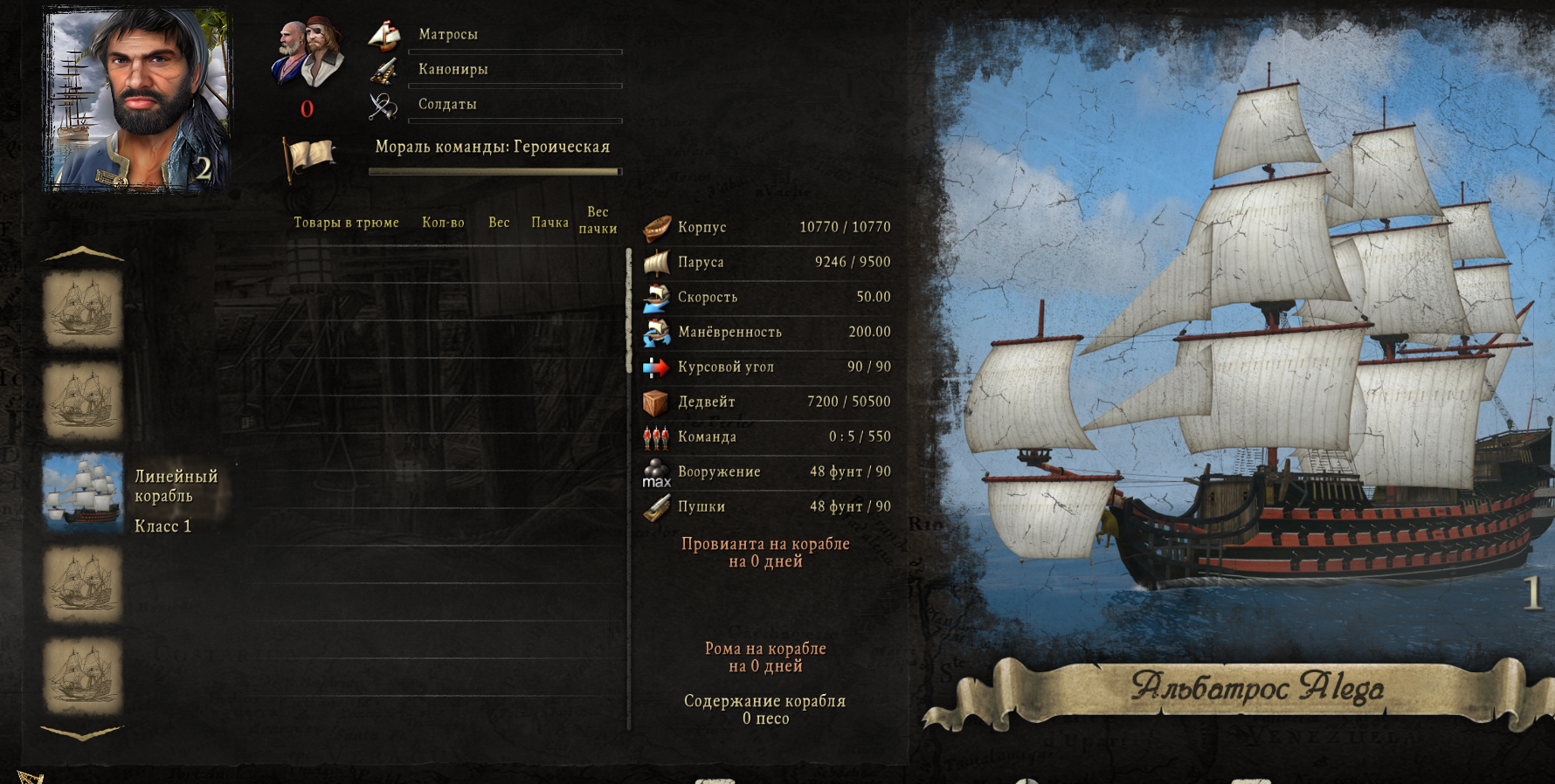The image size is (1555, 784).
Task: Select the Паруса sails stat row
Action: [x=767, y=262]
